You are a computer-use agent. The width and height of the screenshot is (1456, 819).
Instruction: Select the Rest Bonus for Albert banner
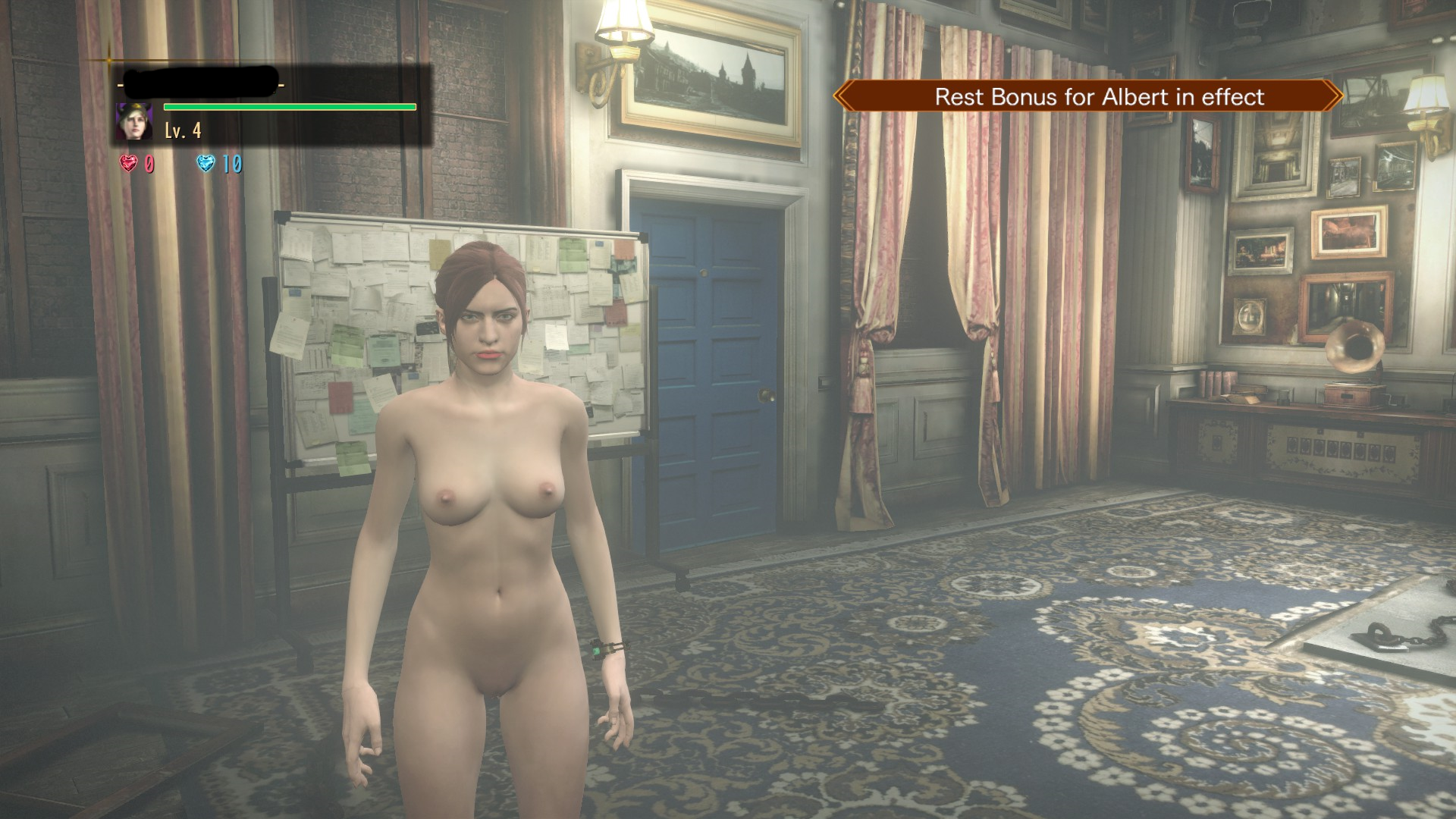click(1088, 96)
